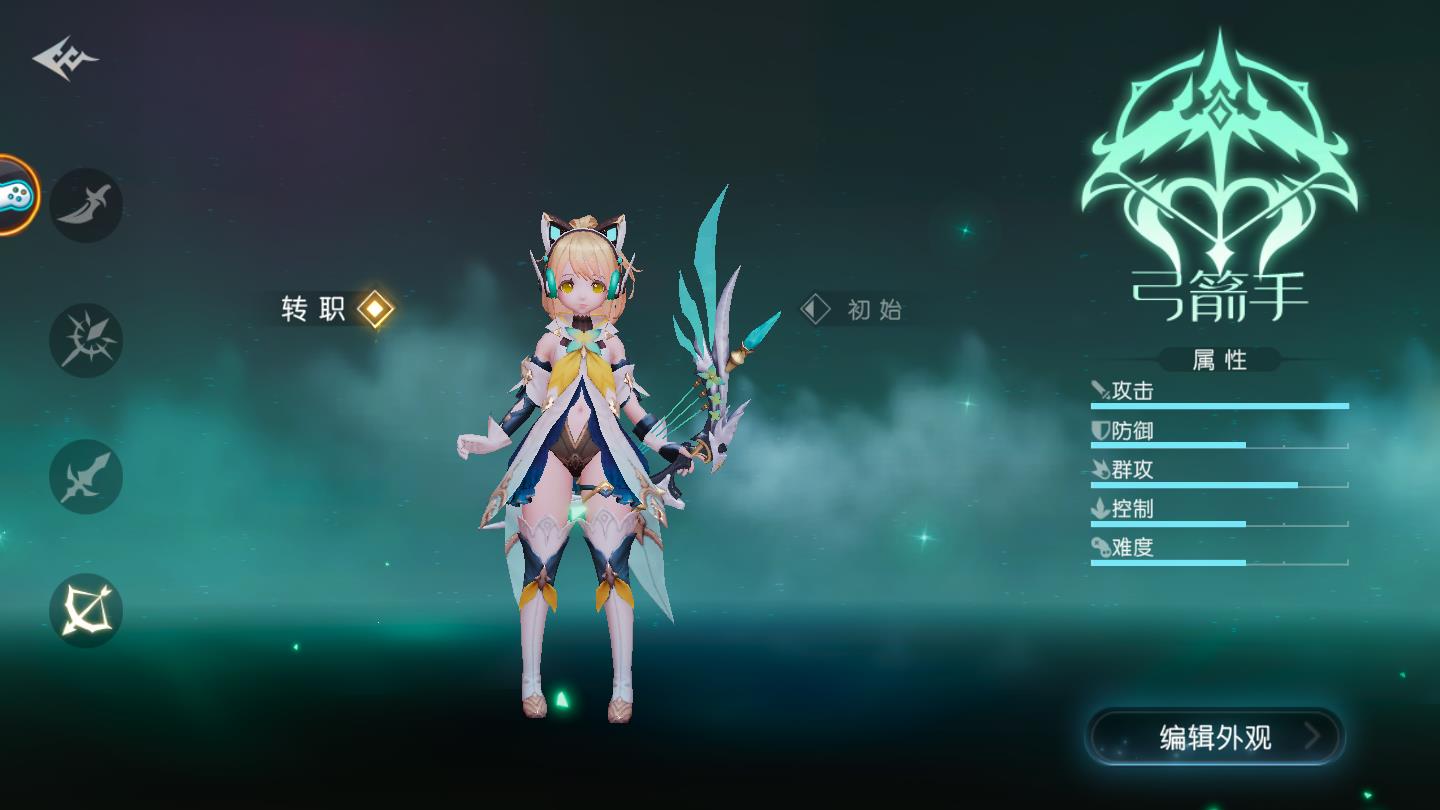The height and width of the screenshot is (810, 1440).
Task: Open 编辑外观 to edit appearance
Action: (x=1216, y=737)
